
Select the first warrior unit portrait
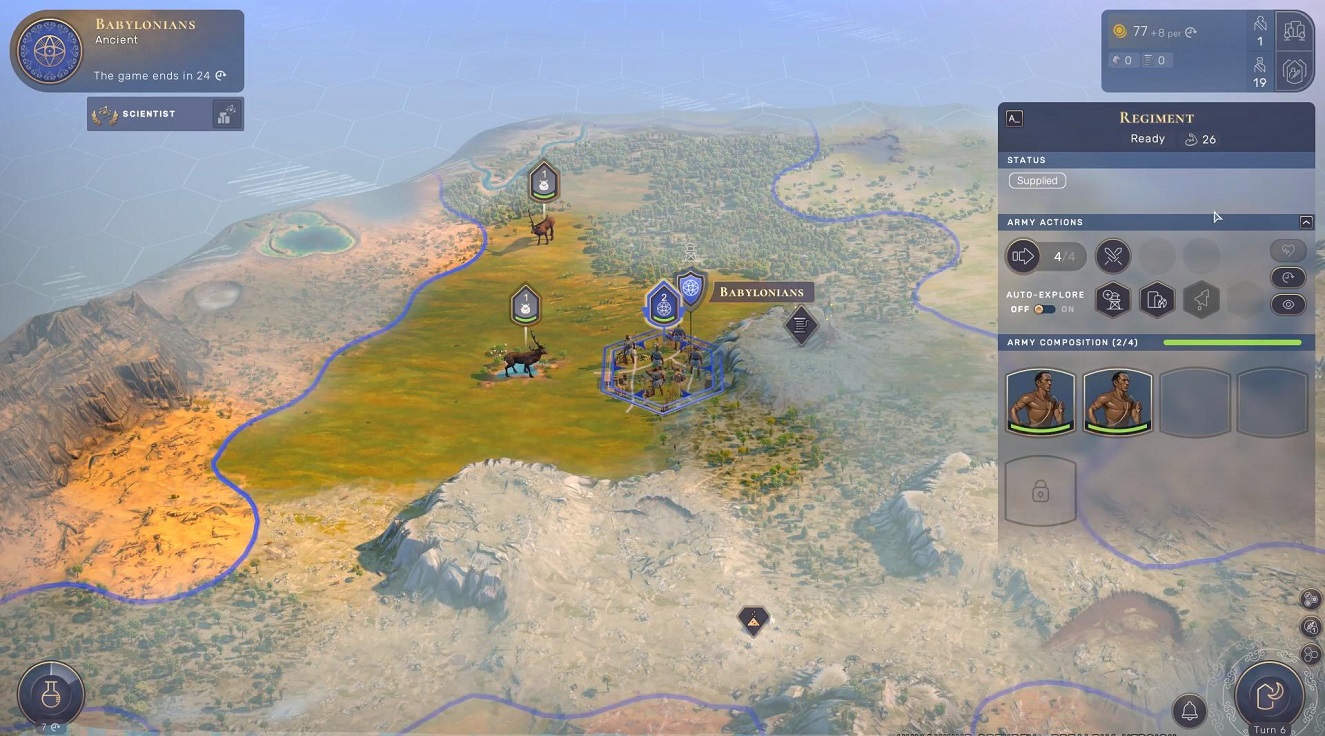1040,400
